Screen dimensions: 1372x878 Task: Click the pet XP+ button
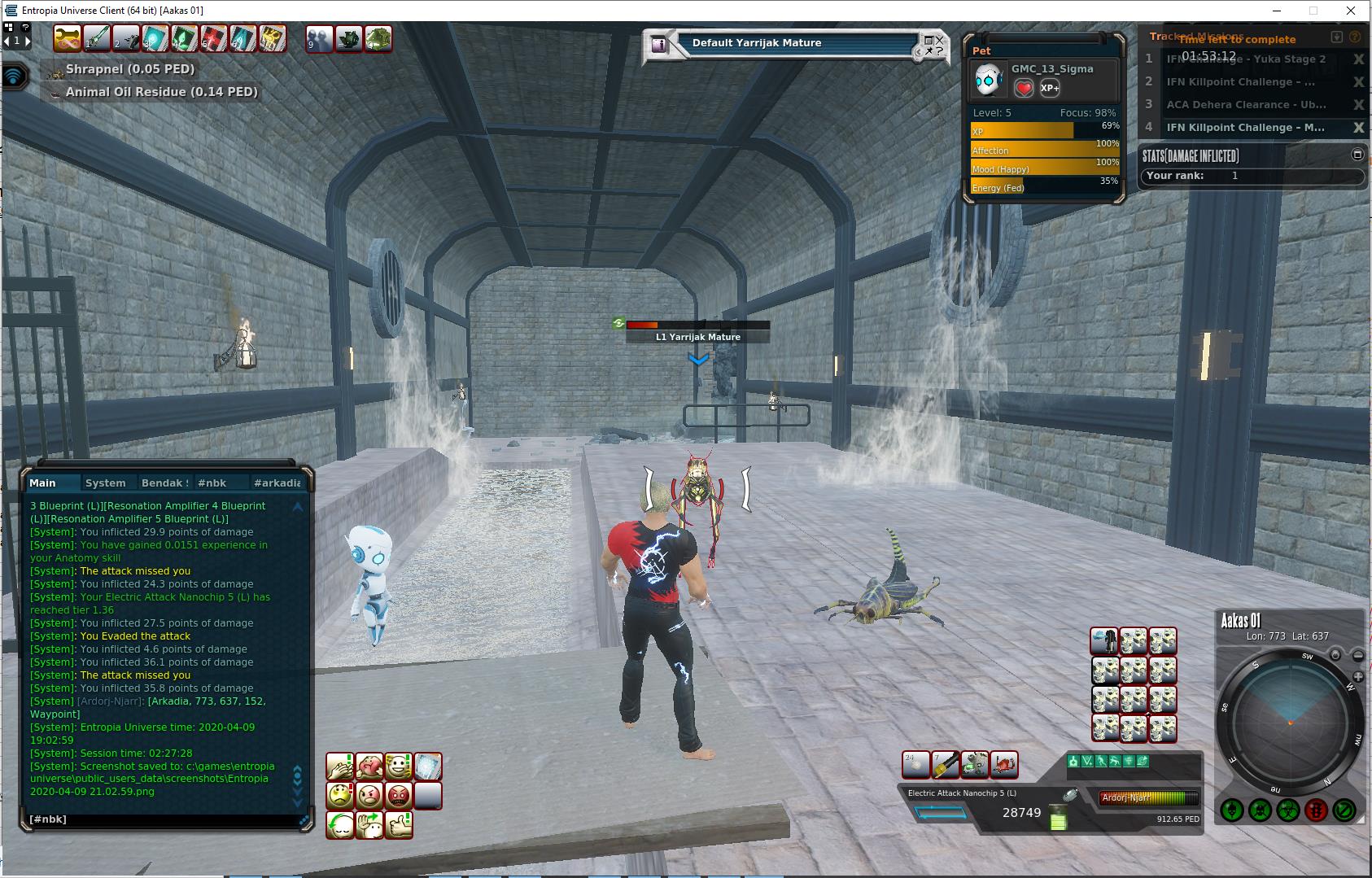click(x=1050, y=88)
